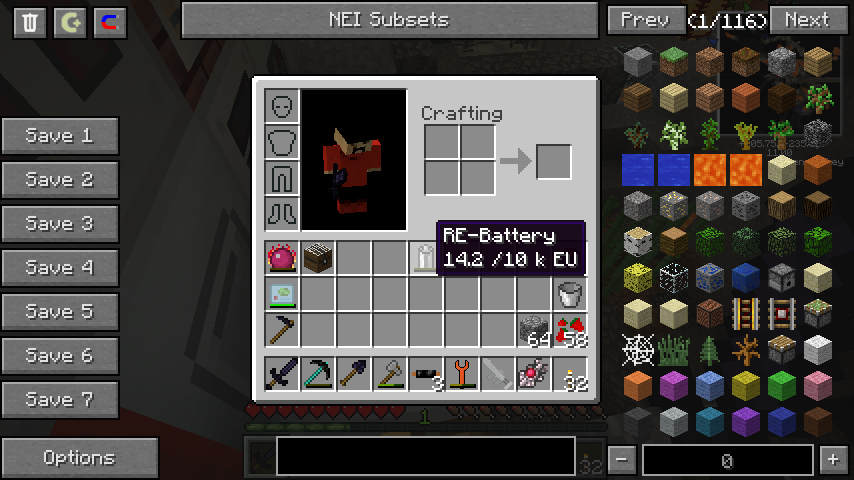This screenshot has width=854, height=480.
Task: Select the orange wrench in the hotbar
Action: point(462,374)
